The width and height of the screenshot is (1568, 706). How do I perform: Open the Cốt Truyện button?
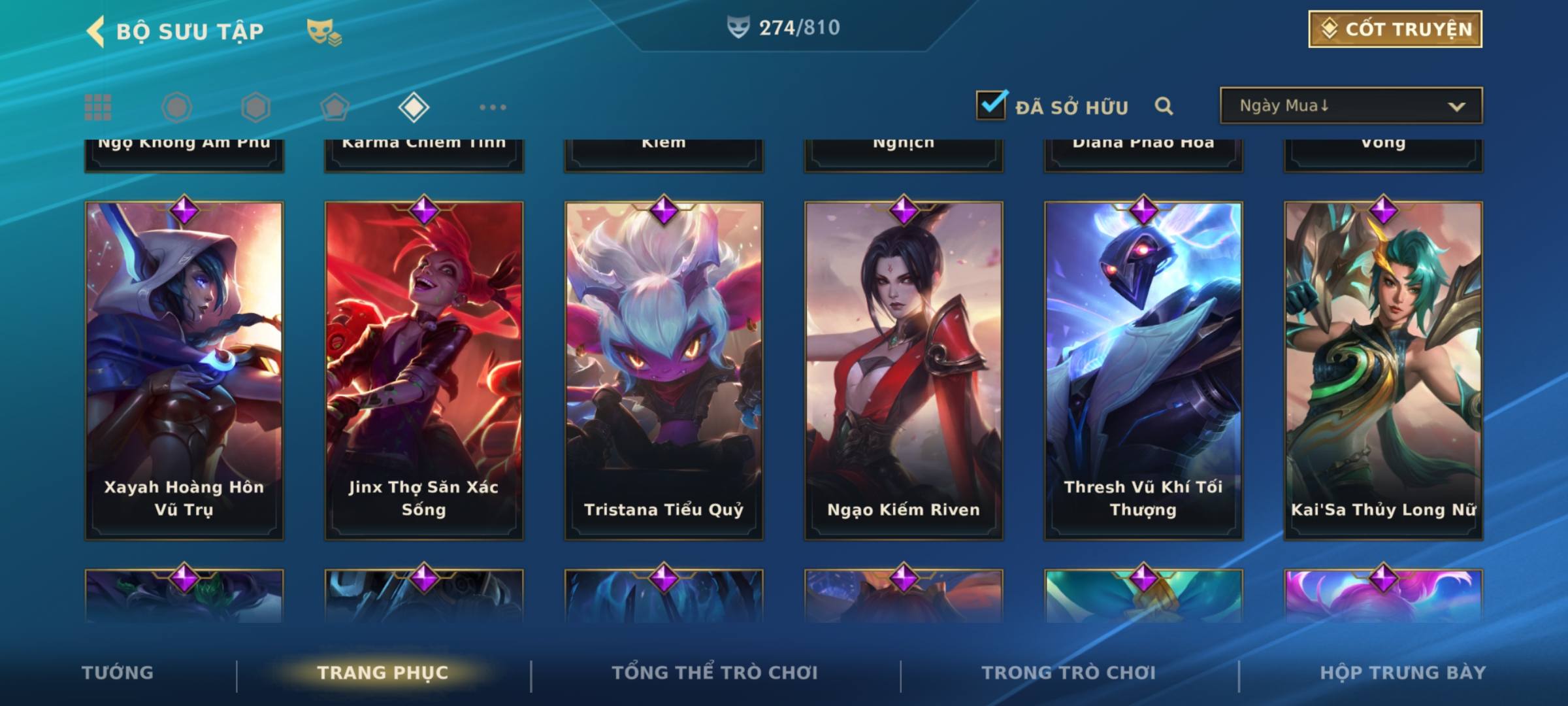tap(1395, 29)
